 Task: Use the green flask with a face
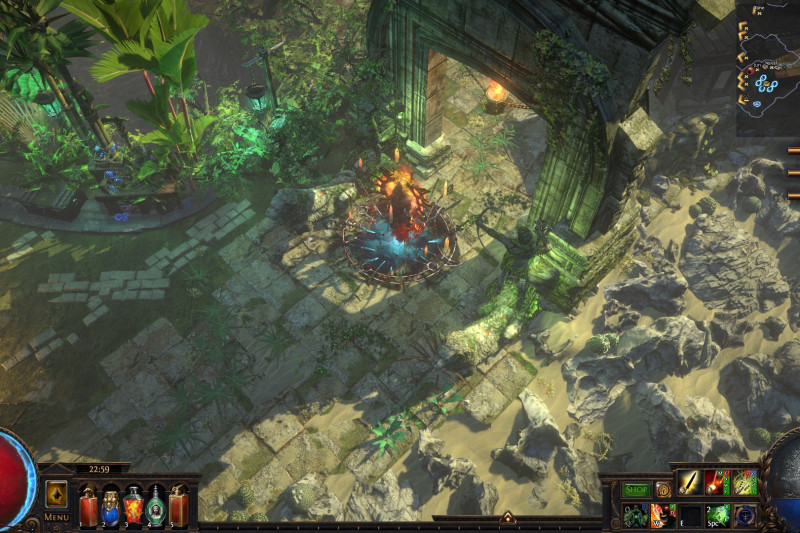pos(156,504)
